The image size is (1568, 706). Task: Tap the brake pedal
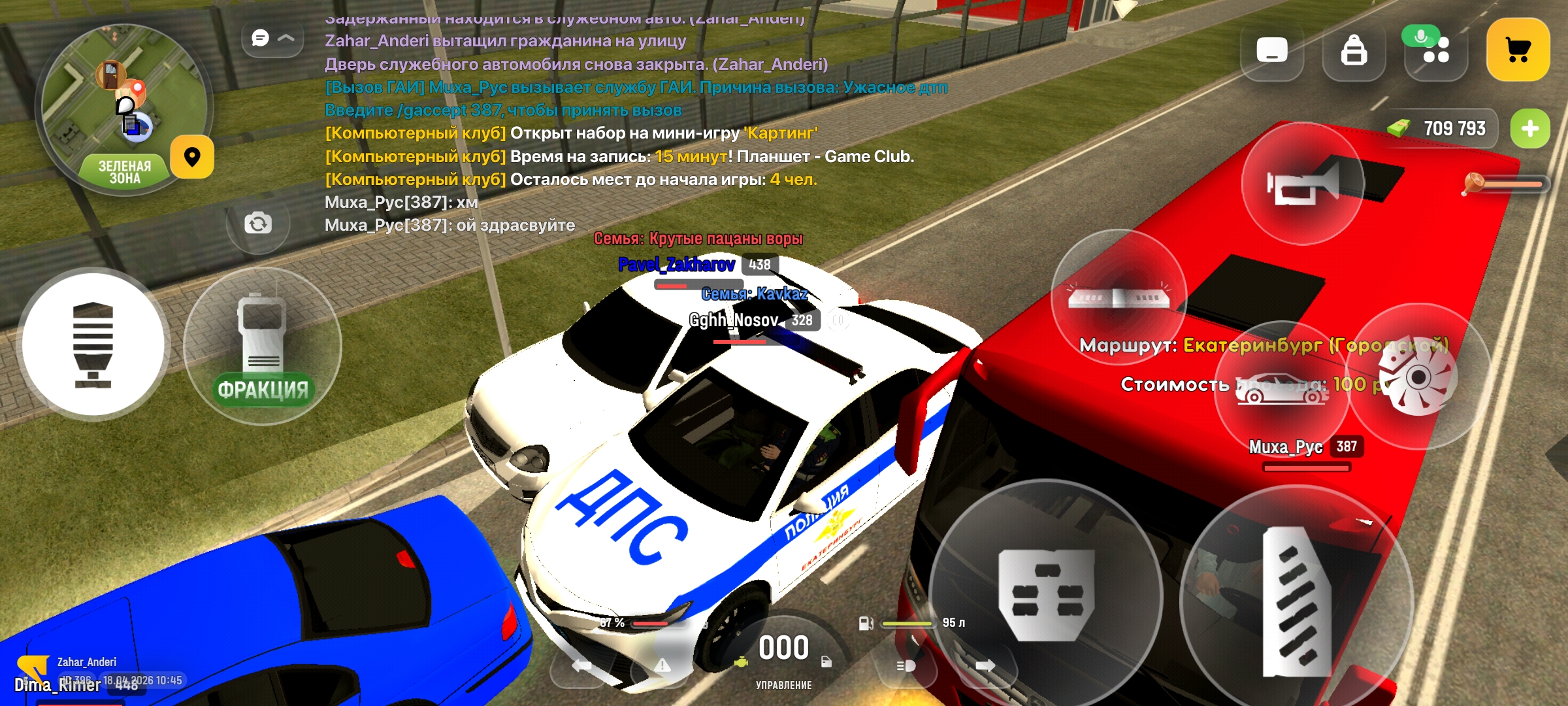tap(1045, 595)
